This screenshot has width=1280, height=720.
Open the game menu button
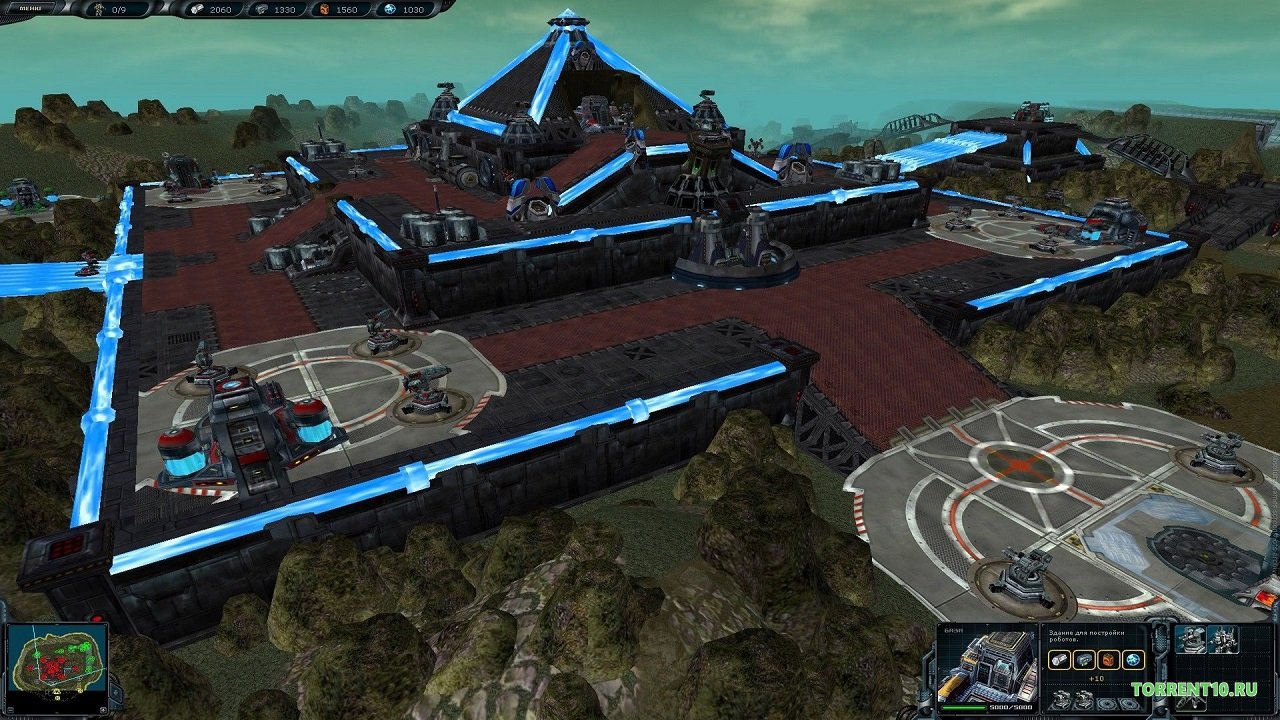coord(32,9)
